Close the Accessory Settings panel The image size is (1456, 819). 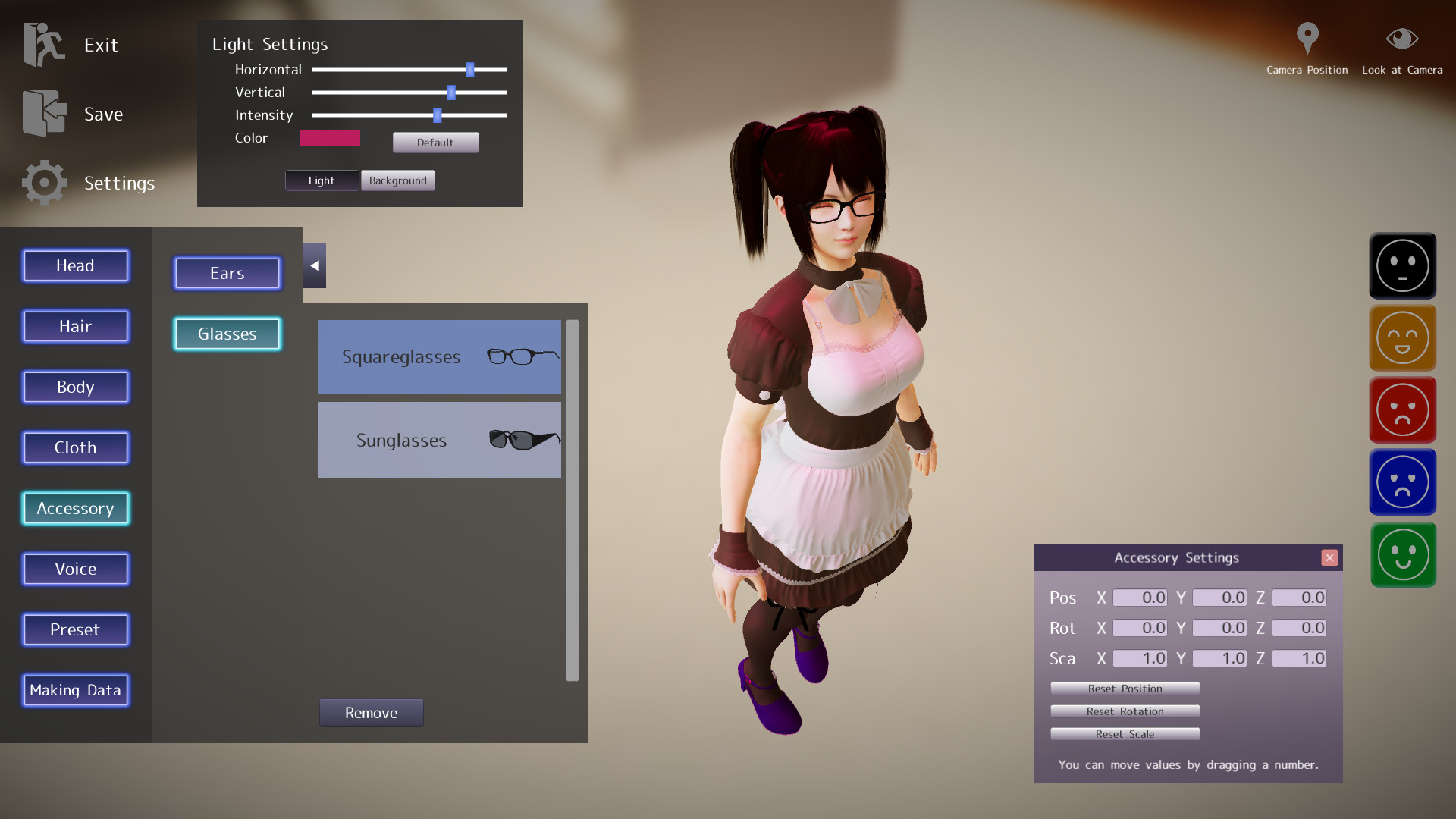(1329, 557)
